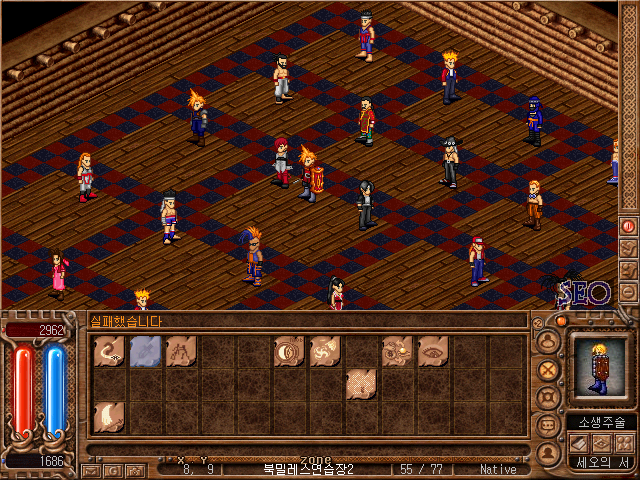Image resolution: width=640 pixels, height=480 pixels.
Task: Click the red power button on right sidebar
Action: point(628,226)
